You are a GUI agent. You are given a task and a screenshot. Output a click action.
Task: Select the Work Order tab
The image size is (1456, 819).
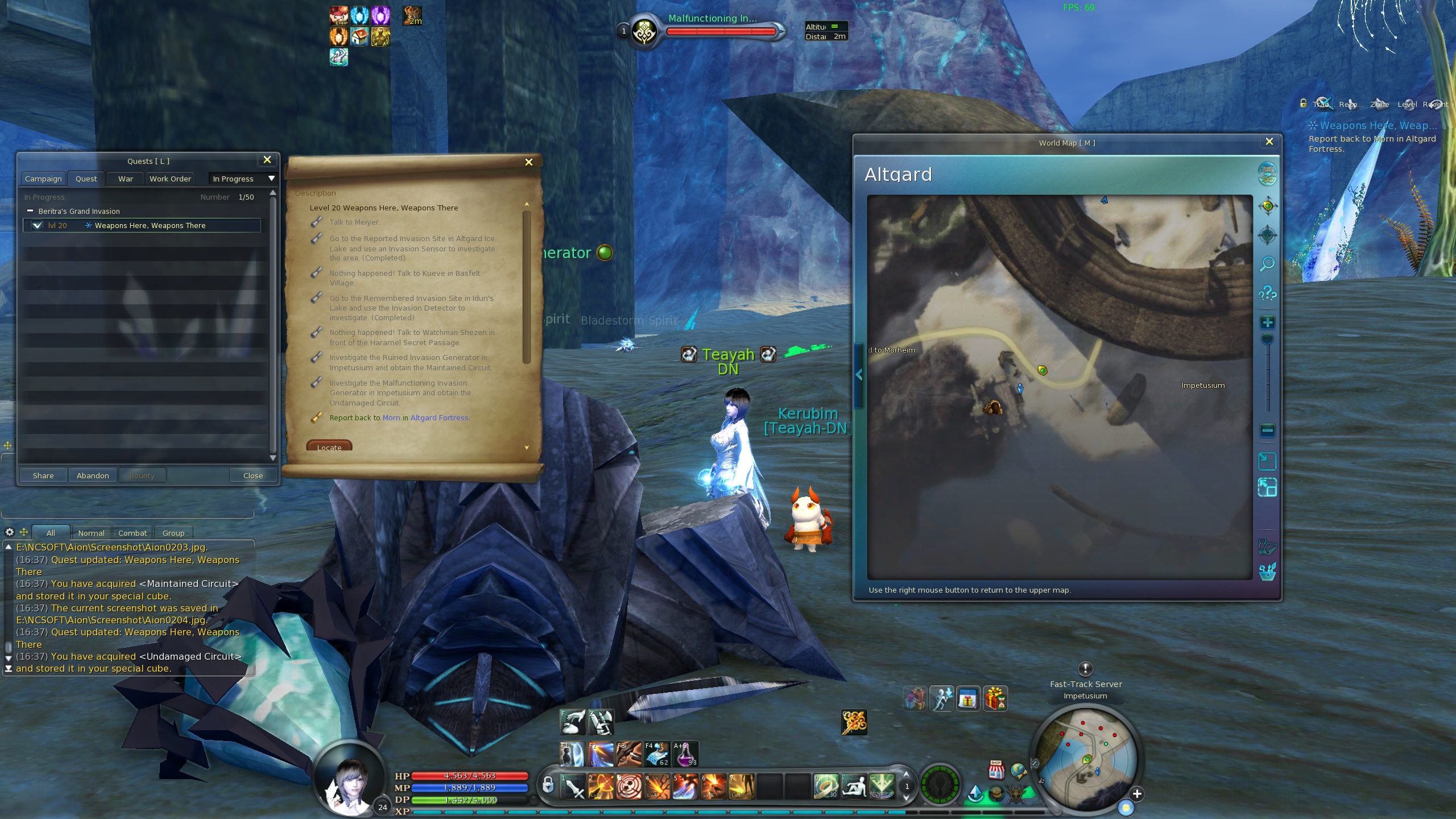[x=170, y=179]
